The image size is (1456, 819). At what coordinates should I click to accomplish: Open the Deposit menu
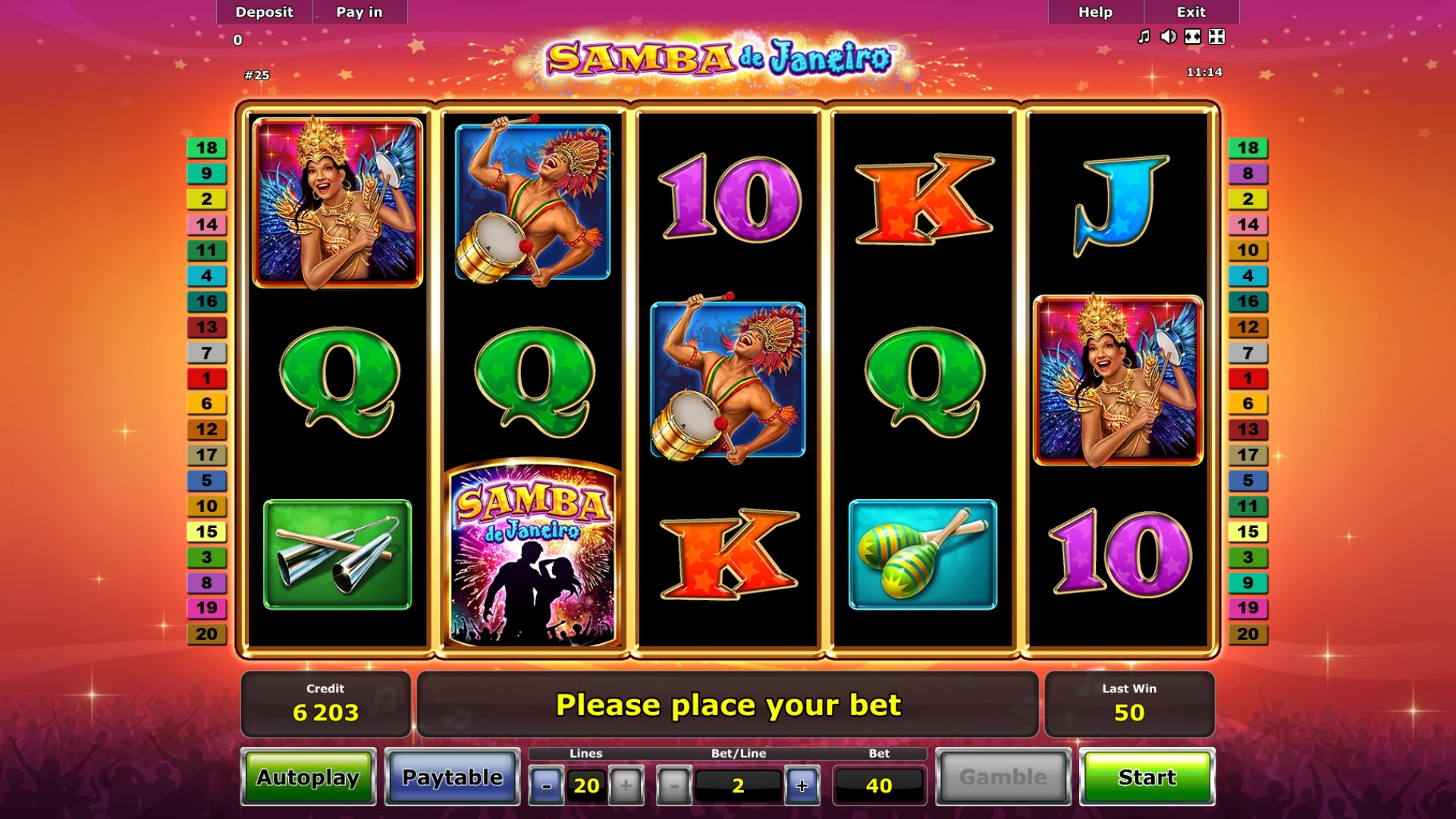[x=264, y=12]
